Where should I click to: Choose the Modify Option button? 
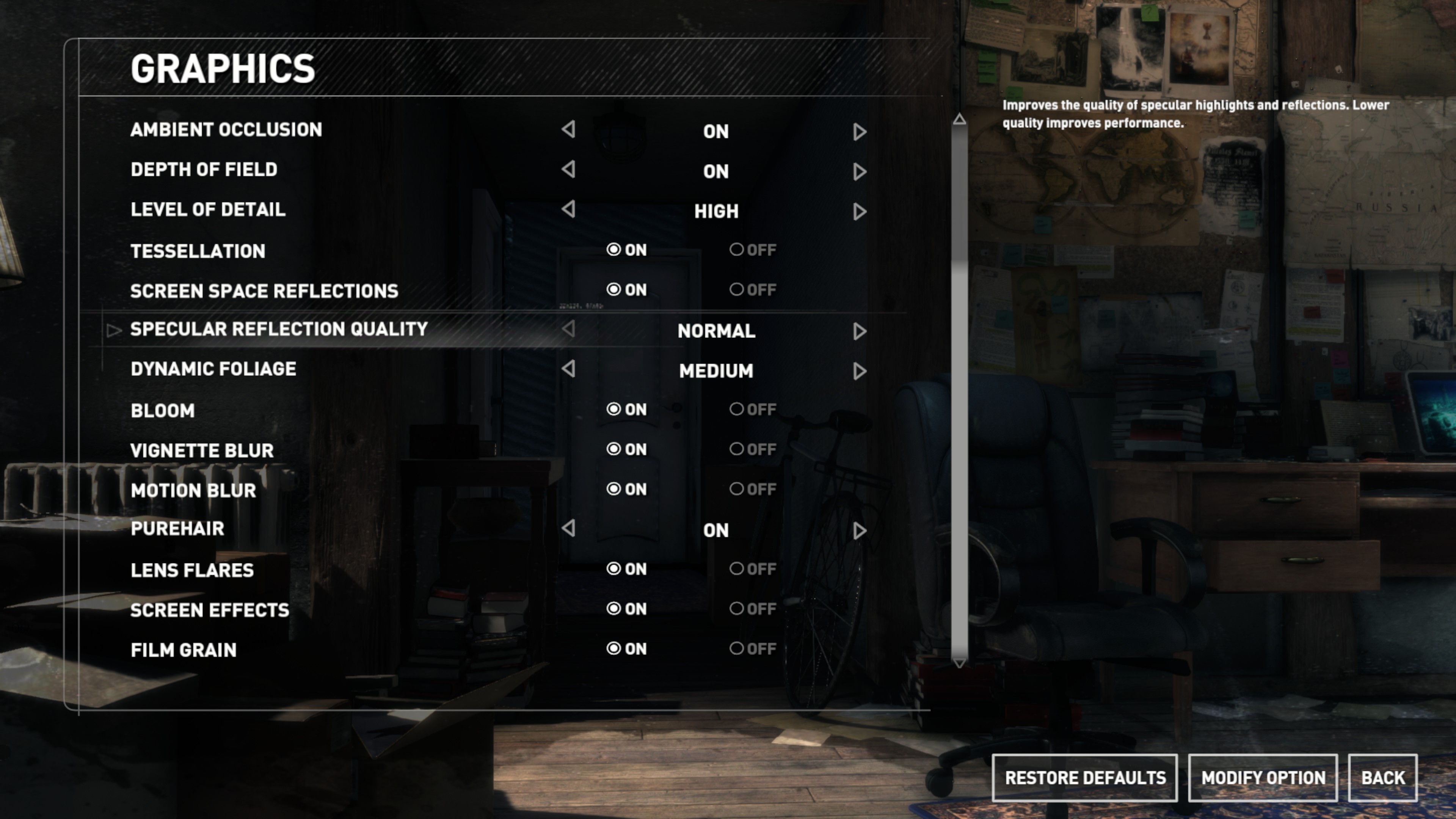(x=1263, y=778)
